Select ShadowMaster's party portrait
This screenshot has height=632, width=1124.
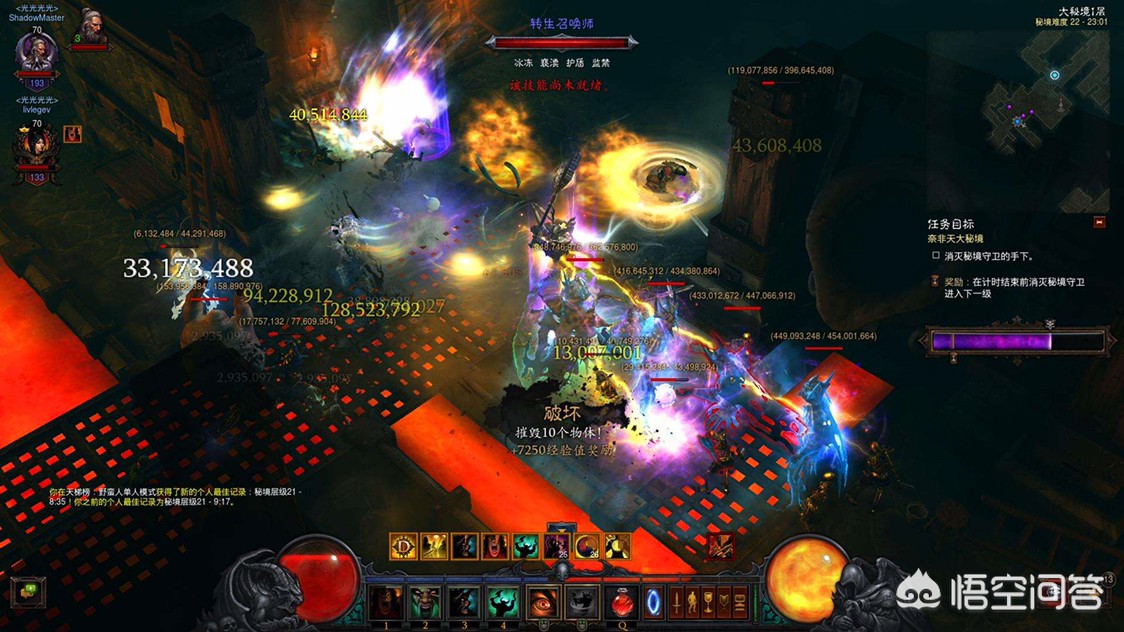click(x=36, y=55)
